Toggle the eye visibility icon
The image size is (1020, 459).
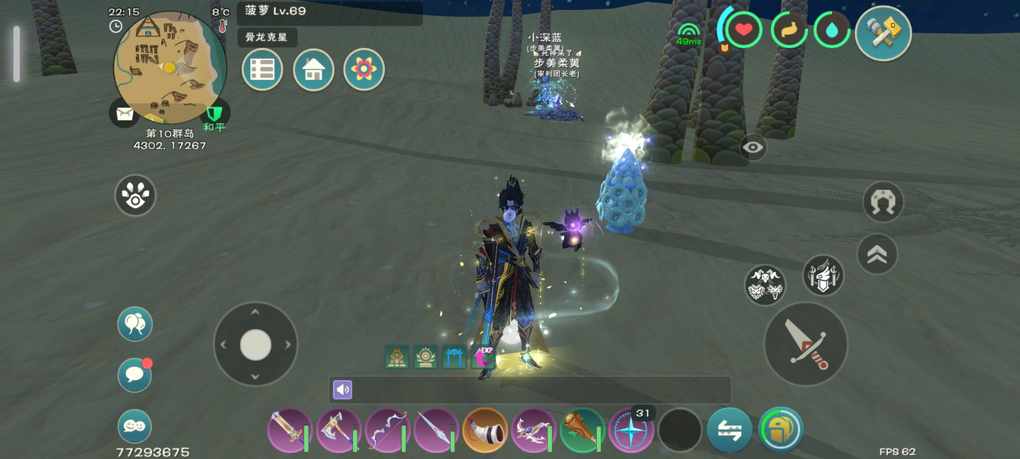point(753,148)
